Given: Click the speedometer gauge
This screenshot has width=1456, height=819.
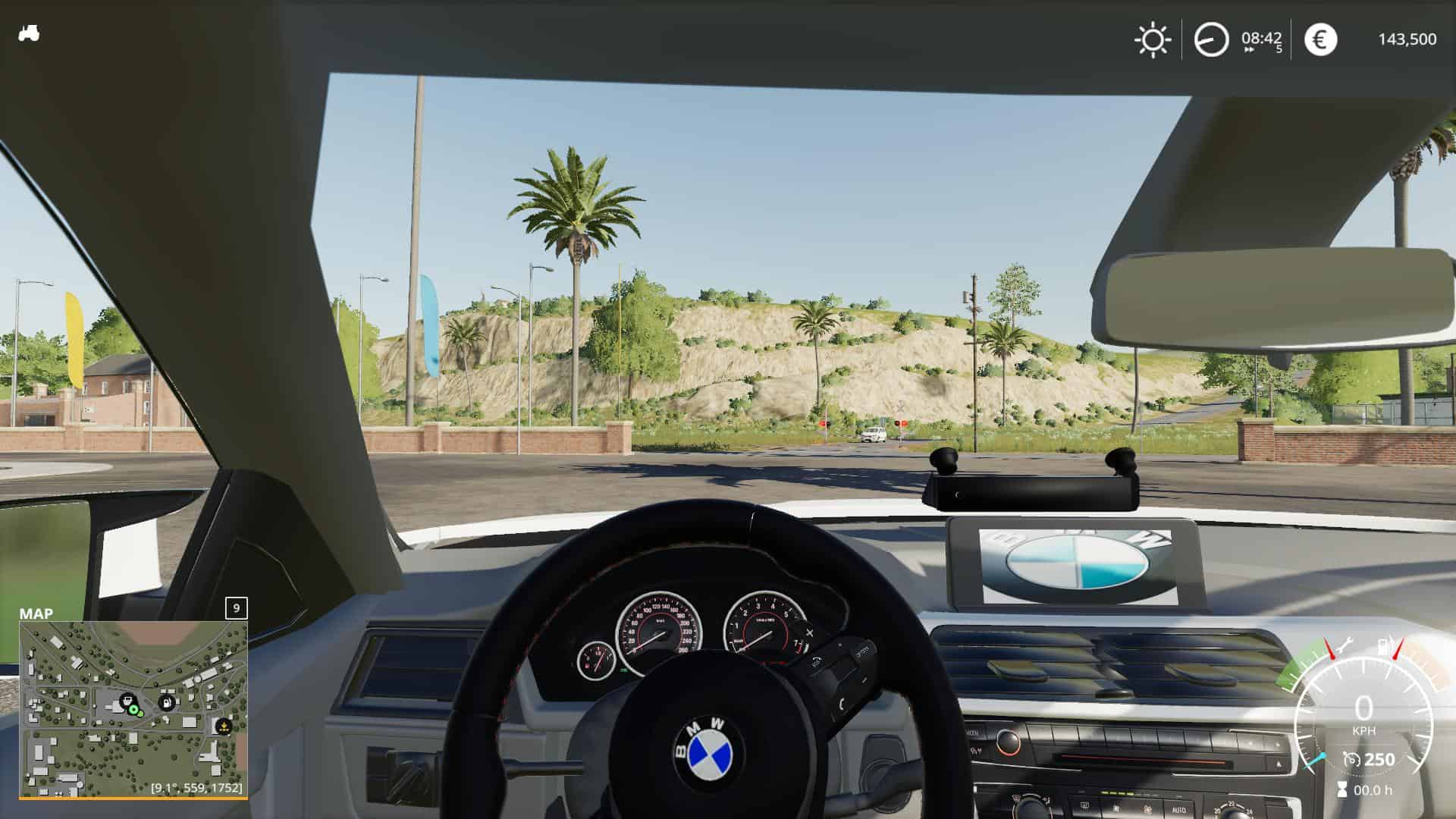Looking at the screenshot, I should click(1363, 711).
